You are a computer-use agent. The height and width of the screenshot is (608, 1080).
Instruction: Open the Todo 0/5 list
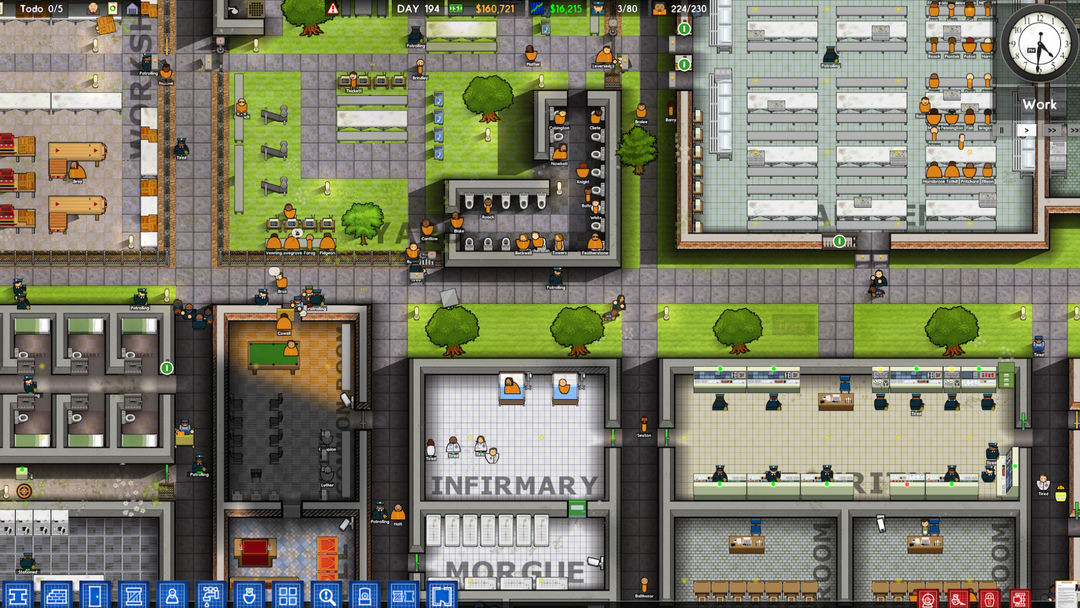click(38, 8)
